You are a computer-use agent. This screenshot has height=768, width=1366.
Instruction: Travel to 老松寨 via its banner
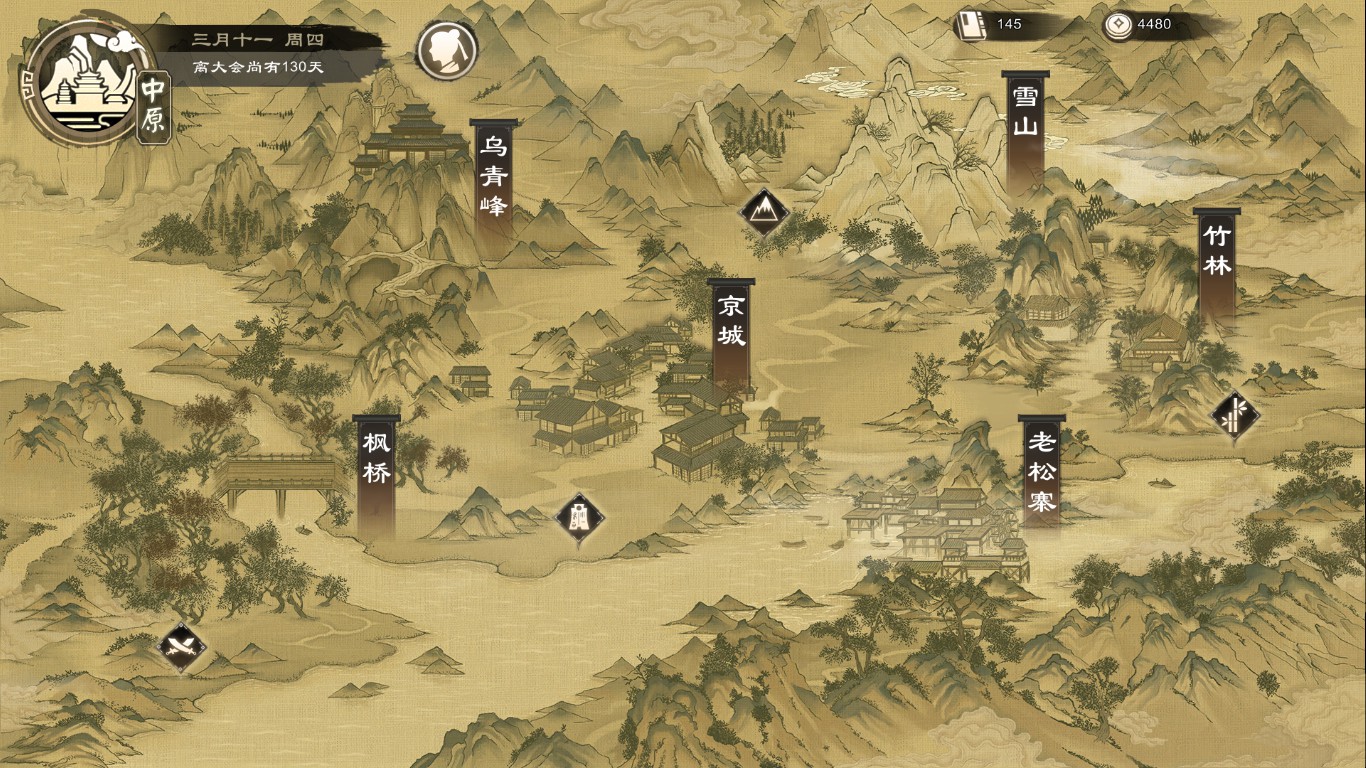coord(1041,466)
